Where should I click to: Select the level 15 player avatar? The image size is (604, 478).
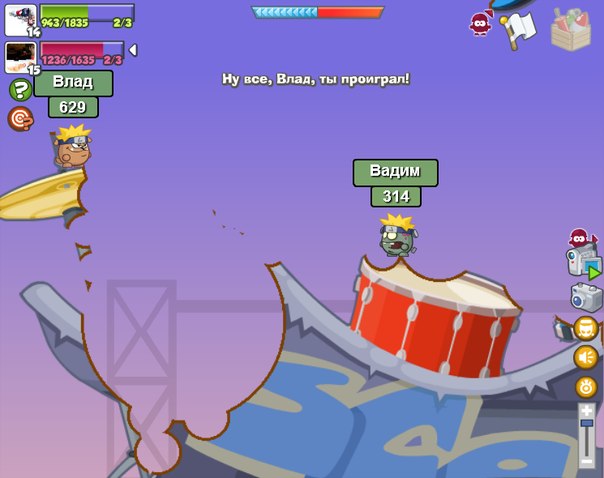coord(20,56)
